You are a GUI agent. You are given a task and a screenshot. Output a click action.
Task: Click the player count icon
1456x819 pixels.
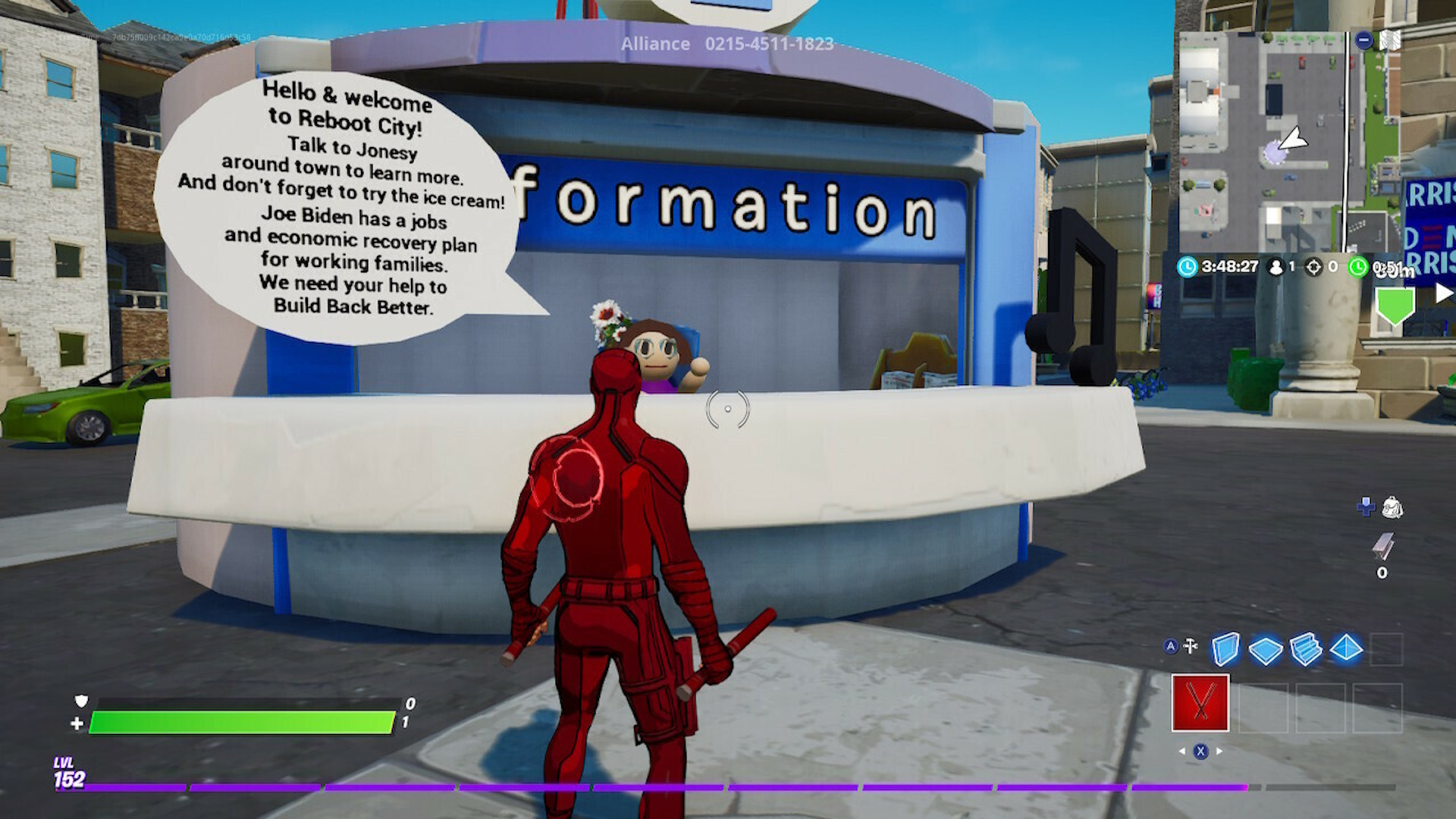point(1276,267)
